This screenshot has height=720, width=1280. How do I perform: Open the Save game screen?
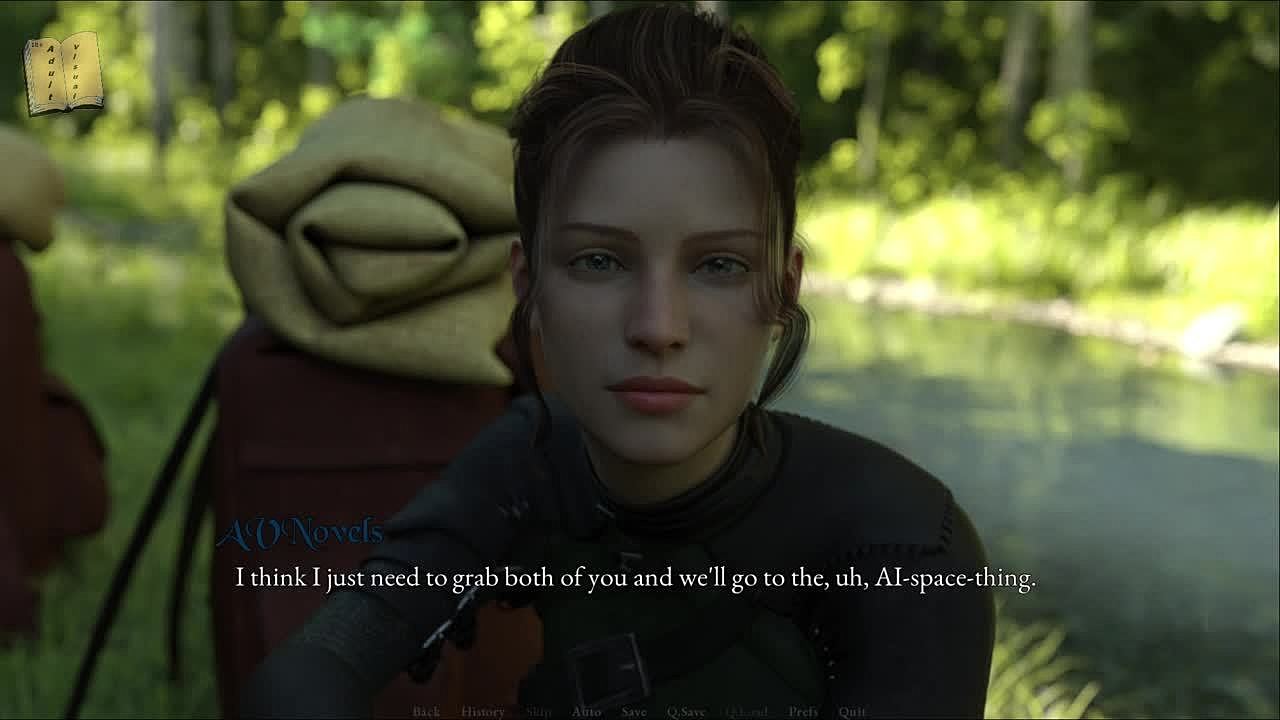click(634, 712)
